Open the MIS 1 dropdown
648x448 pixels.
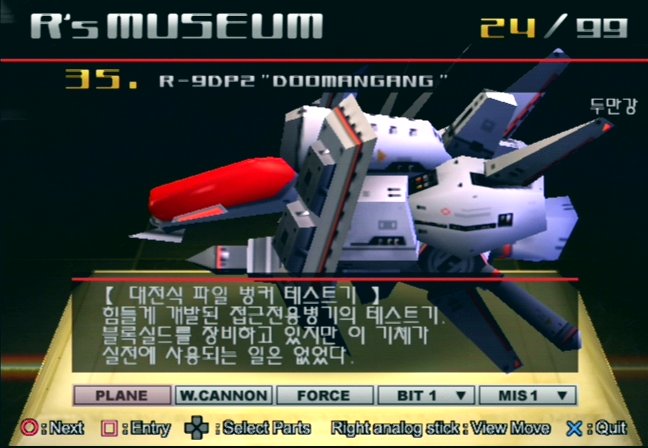[x=528, y=395]
